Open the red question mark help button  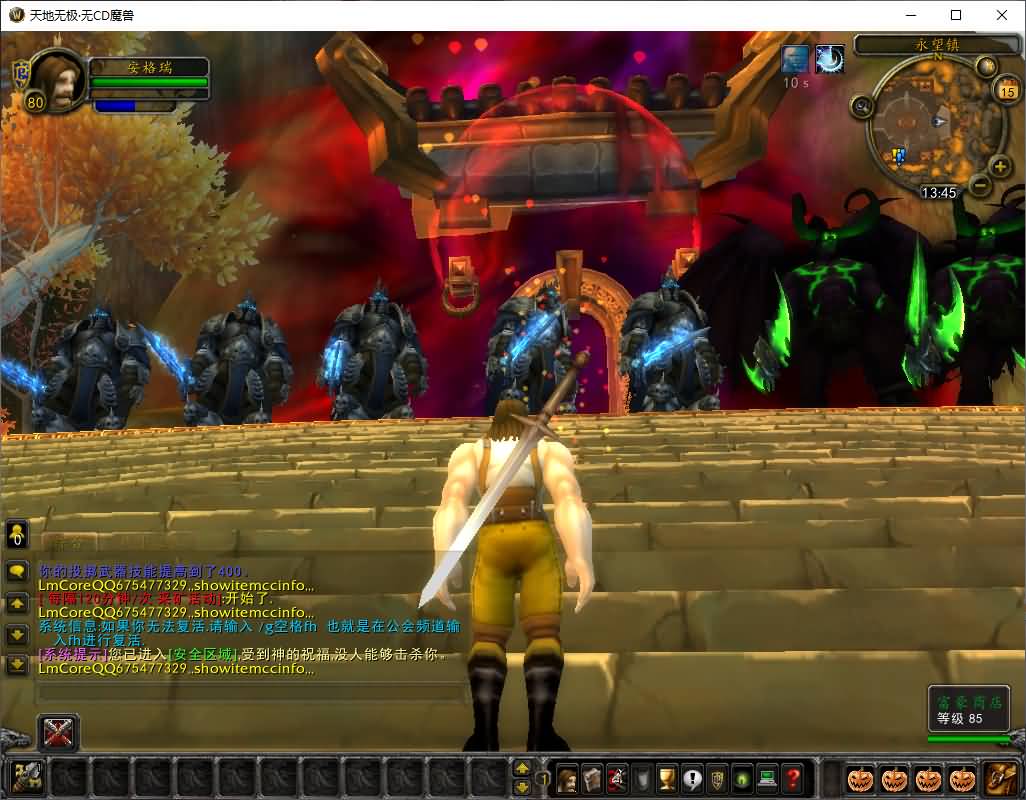(x=792, y=777)
